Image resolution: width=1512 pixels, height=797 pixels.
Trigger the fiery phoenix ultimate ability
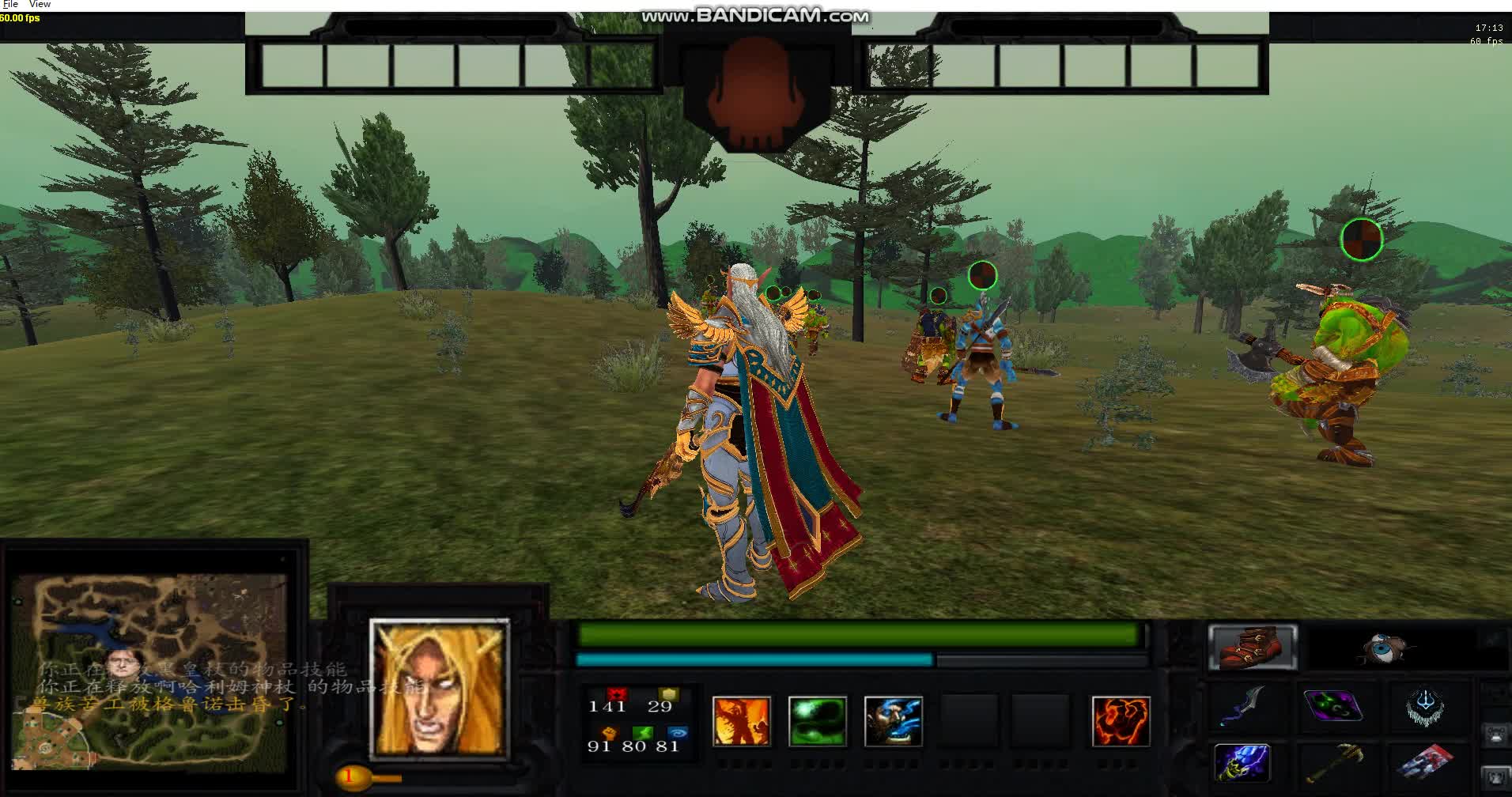(x=1121, y=720)
